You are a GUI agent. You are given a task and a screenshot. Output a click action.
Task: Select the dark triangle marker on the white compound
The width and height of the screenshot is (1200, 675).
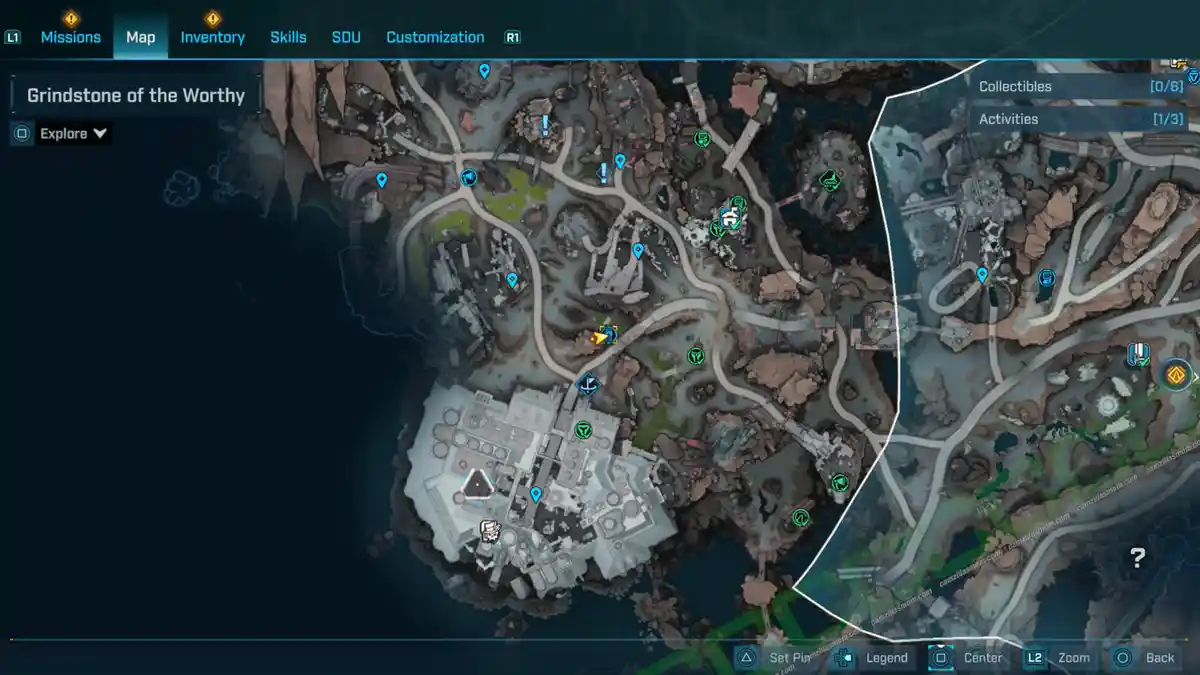point(478,485)
